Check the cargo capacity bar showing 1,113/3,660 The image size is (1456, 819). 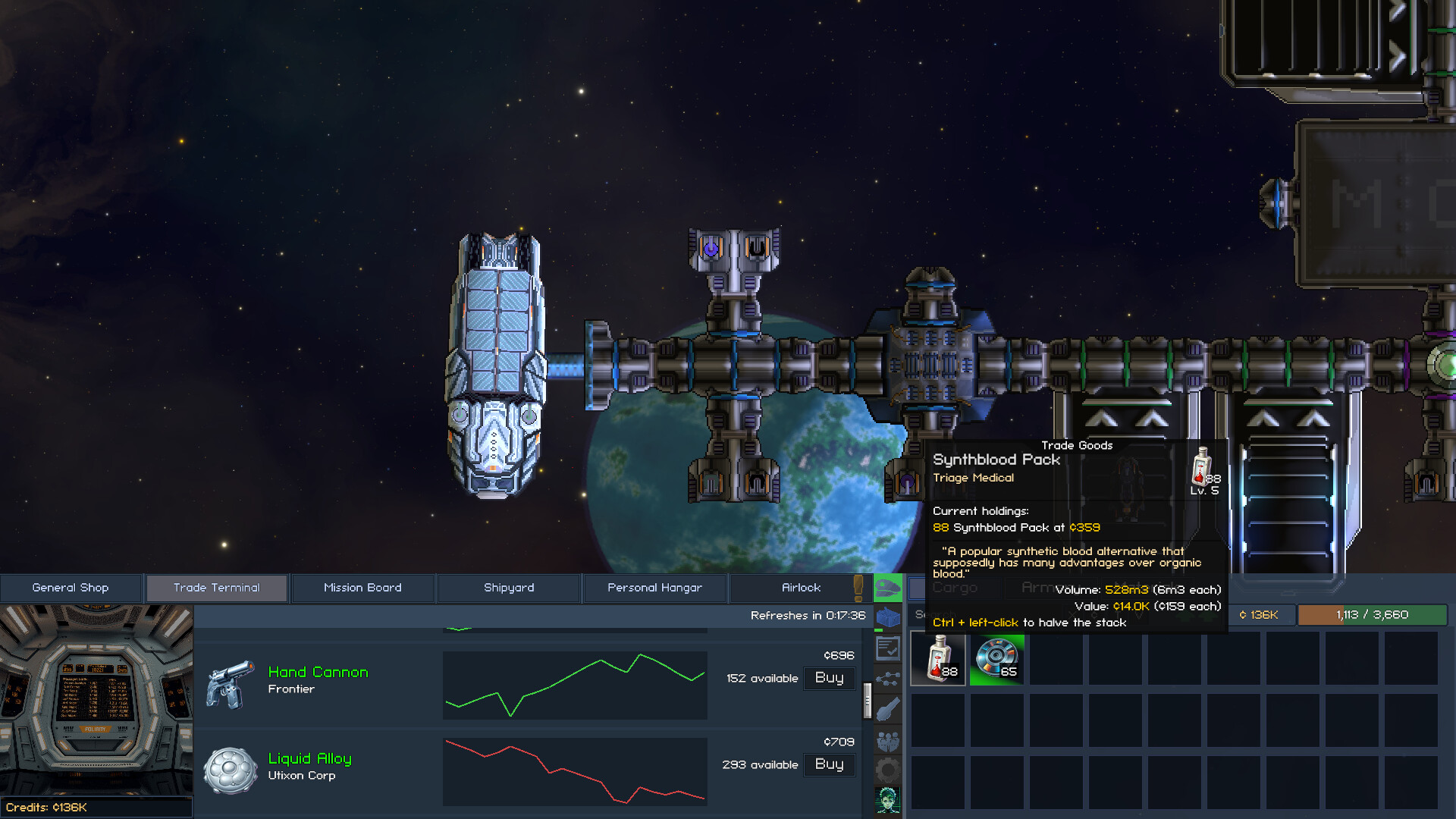pyautogui.click(x=1371, y=615)
